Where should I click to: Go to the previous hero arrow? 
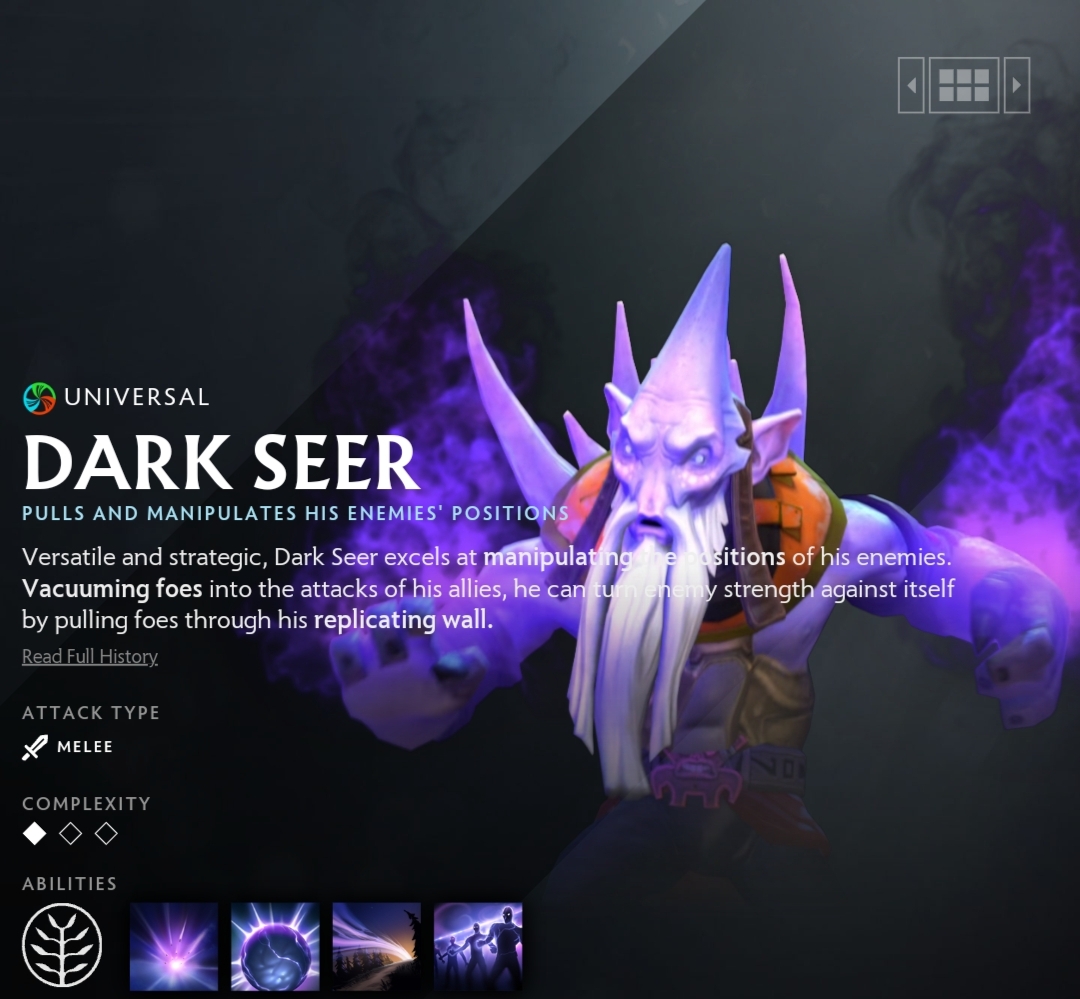[x=911, y=85]
